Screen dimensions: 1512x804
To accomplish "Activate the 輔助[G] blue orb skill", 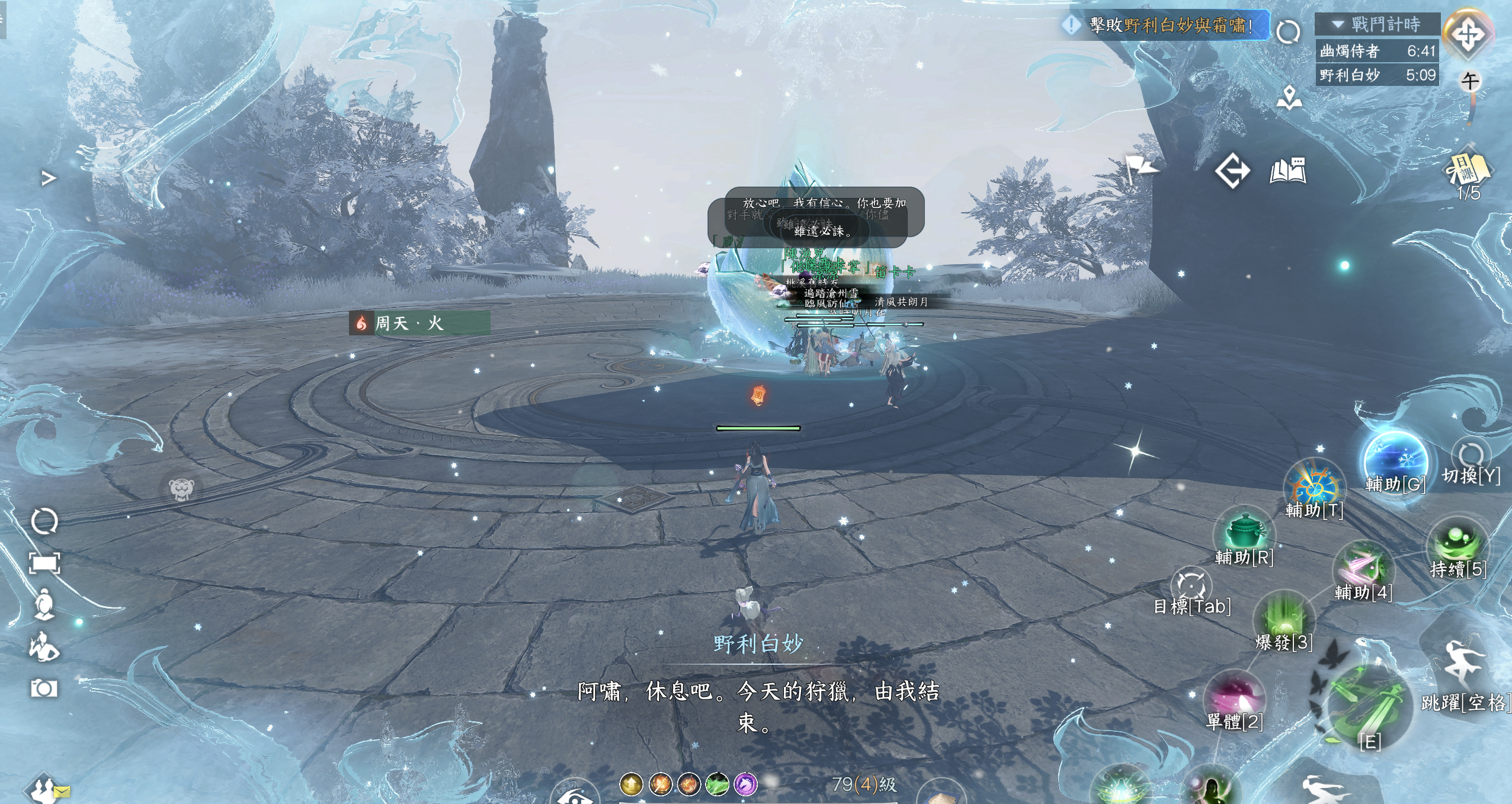I will click(x=1395, y=462).
